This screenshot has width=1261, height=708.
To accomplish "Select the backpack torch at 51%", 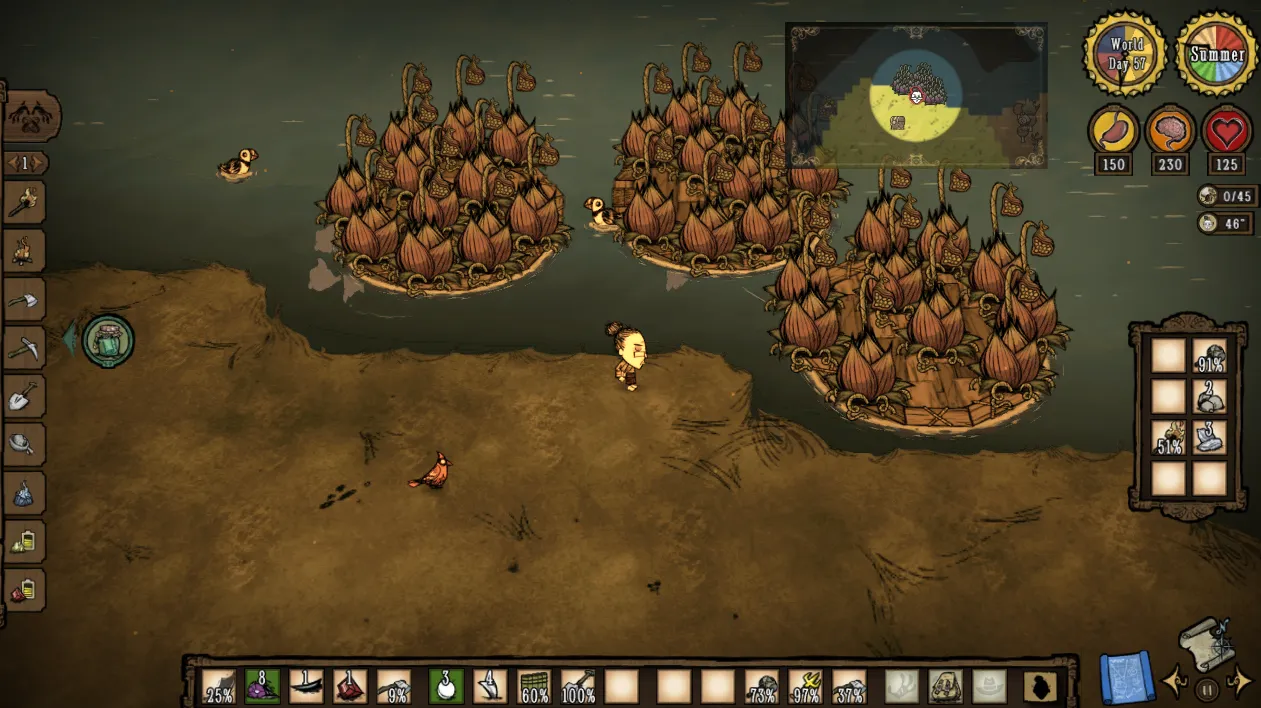I will (1168, 438).
